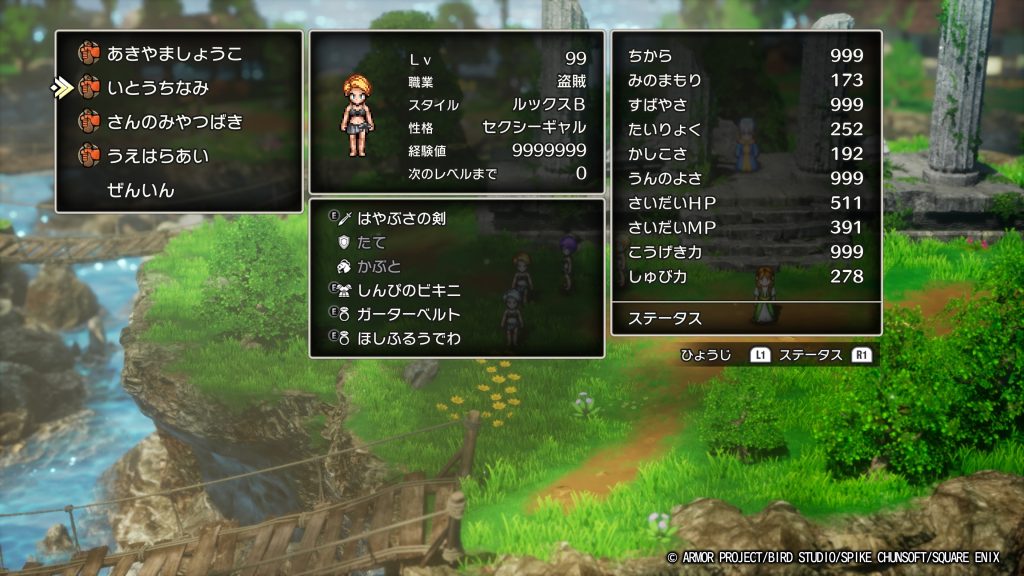Click the empty たて shield slot
The height and width of the screenshot is (576, 1024).
(371, 242)
